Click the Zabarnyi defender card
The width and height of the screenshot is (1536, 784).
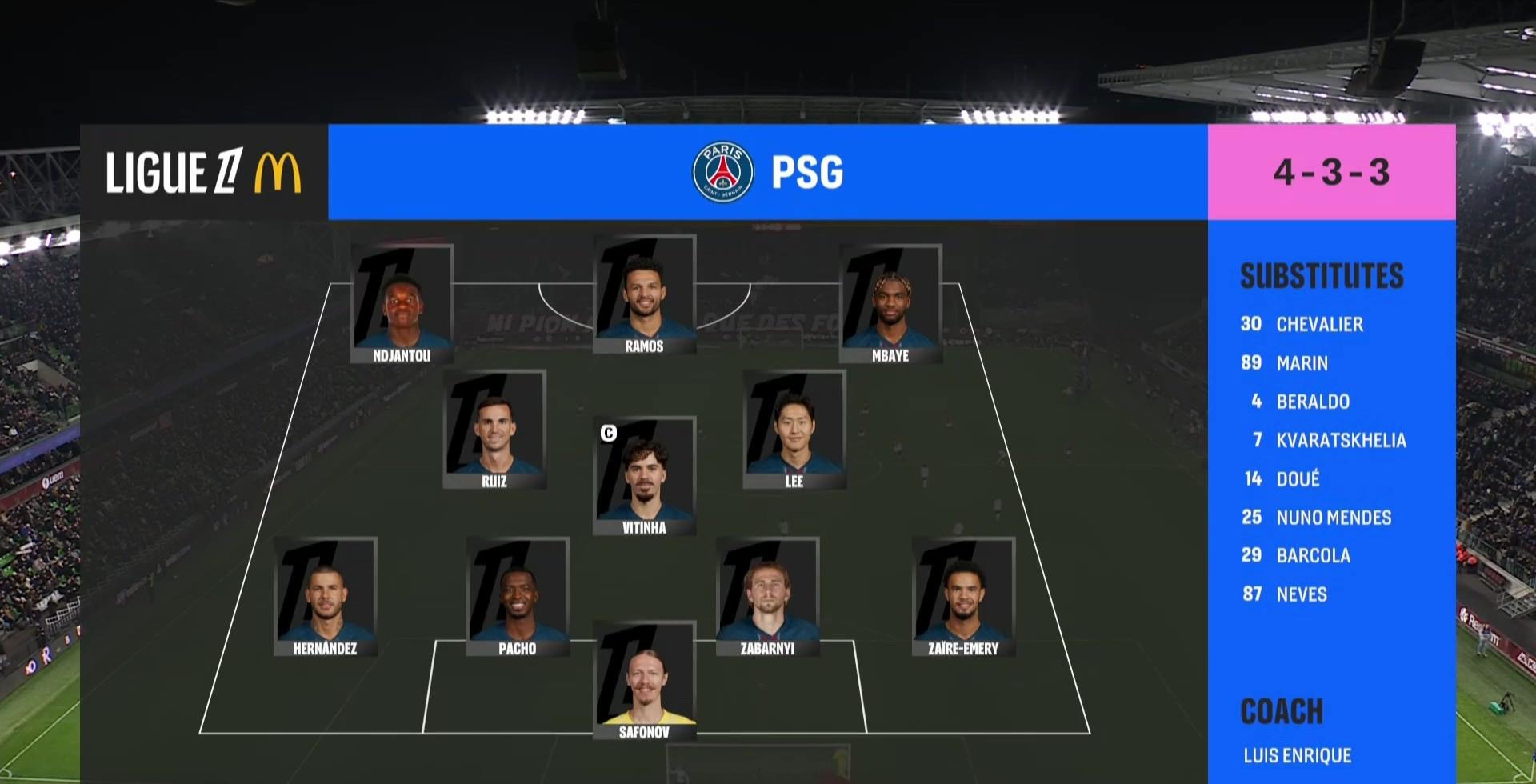click(x=767, y=597)
